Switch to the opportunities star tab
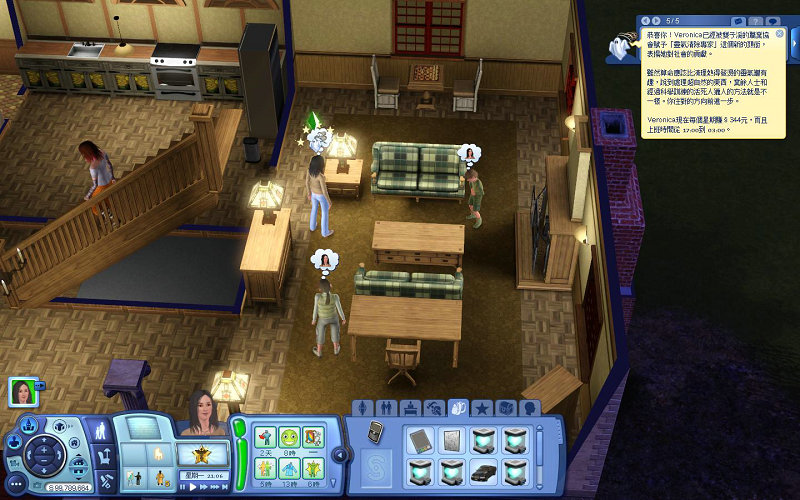Screen dimensions: 800x500 pos(482,408)
